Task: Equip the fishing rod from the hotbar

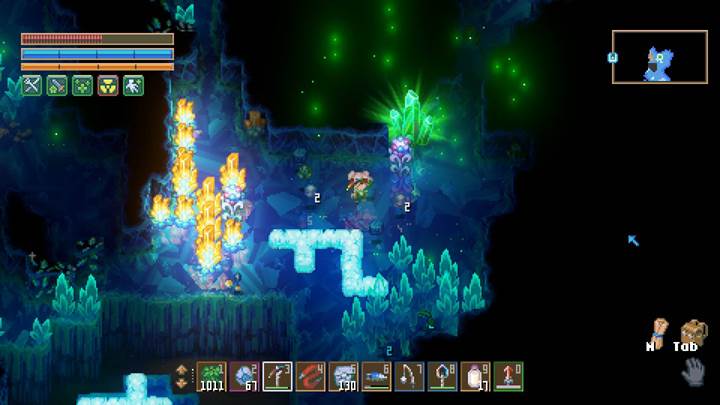Action: [410, 376]
